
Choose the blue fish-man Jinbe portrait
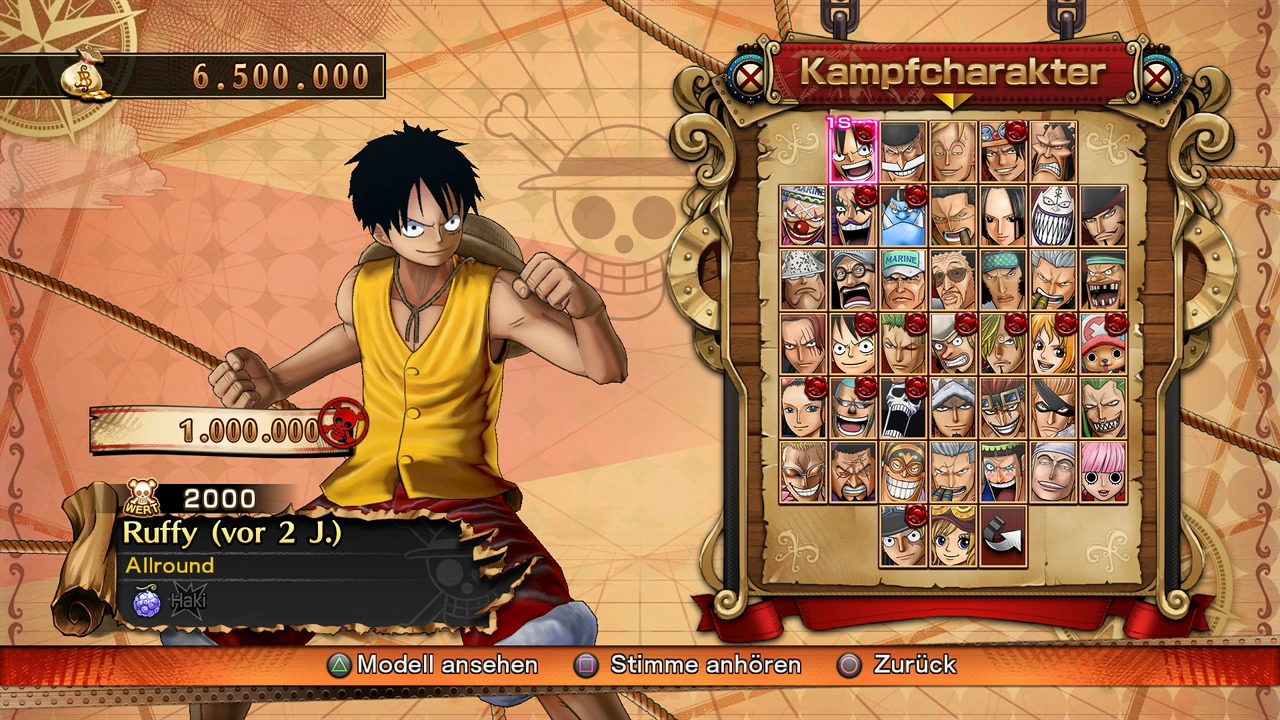pyautogui.click(x=903, y=216)
